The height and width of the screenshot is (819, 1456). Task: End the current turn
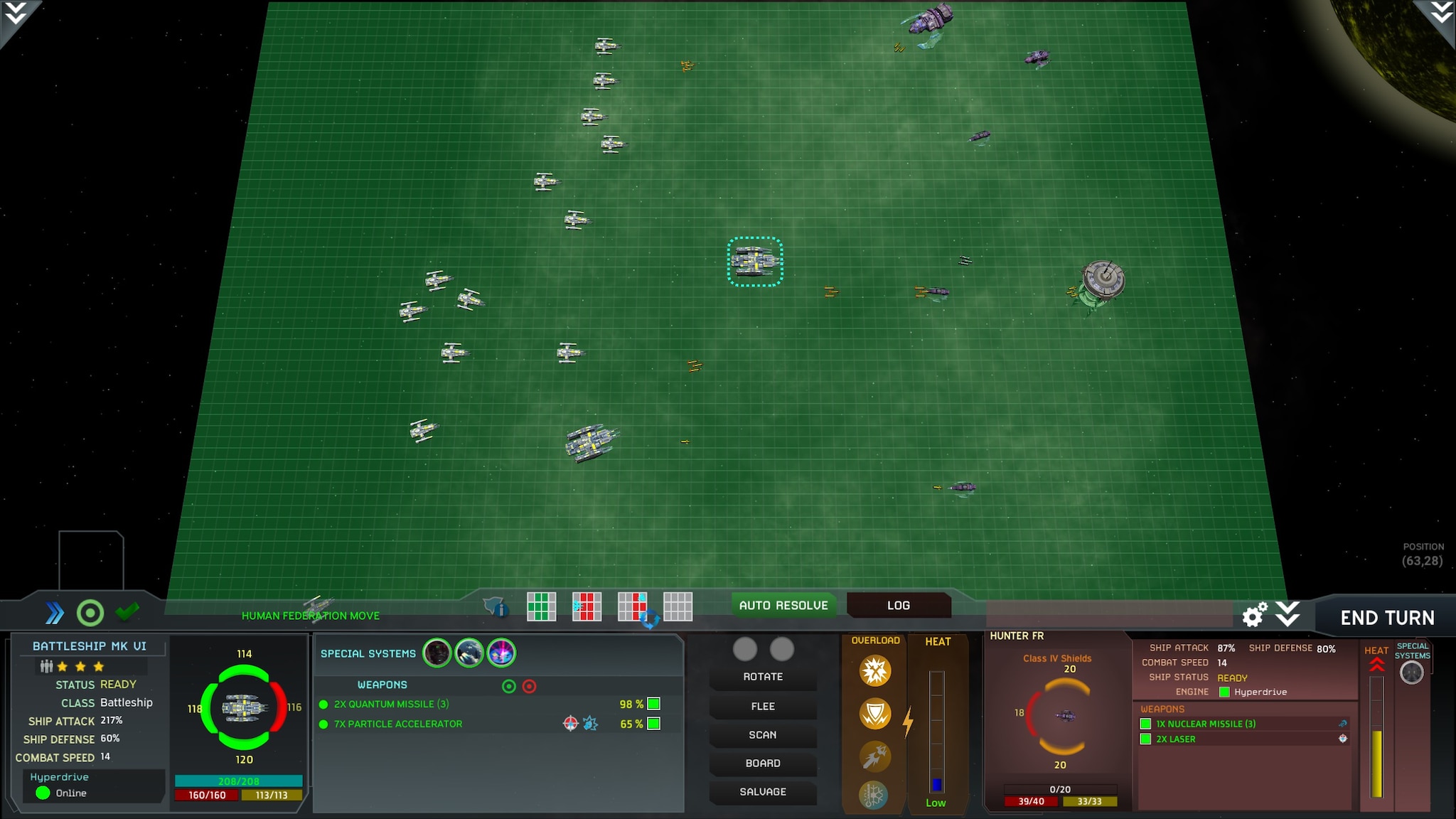[x=1386, y=617]
